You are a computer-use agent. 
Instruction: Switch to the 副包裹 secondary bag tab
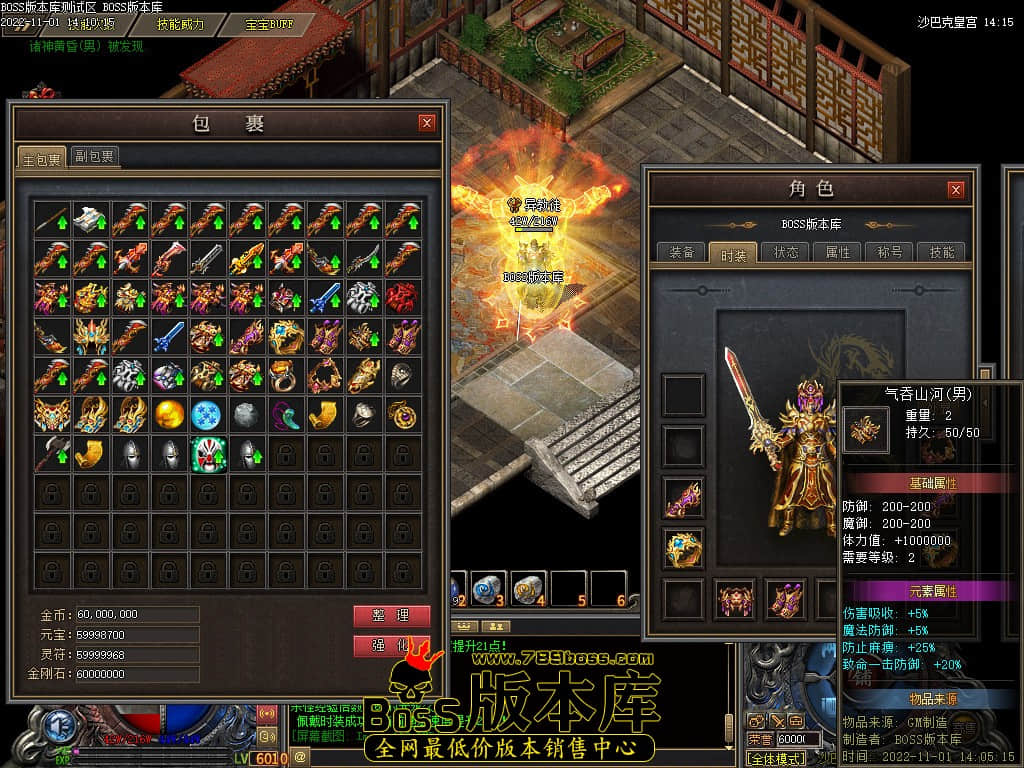click(95, 156)
